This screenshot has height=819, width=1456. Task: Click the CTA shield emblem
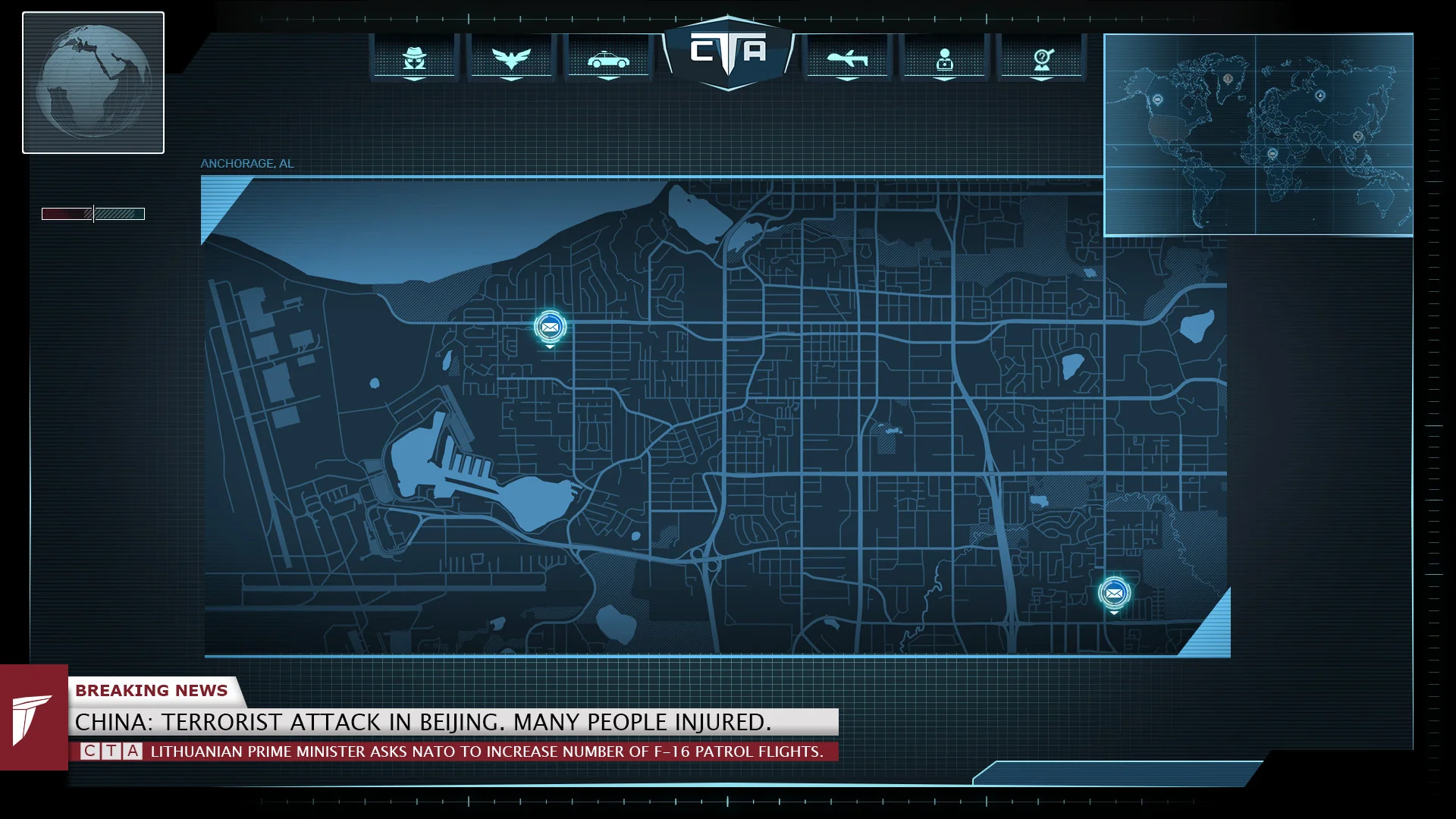click(728, 49)
